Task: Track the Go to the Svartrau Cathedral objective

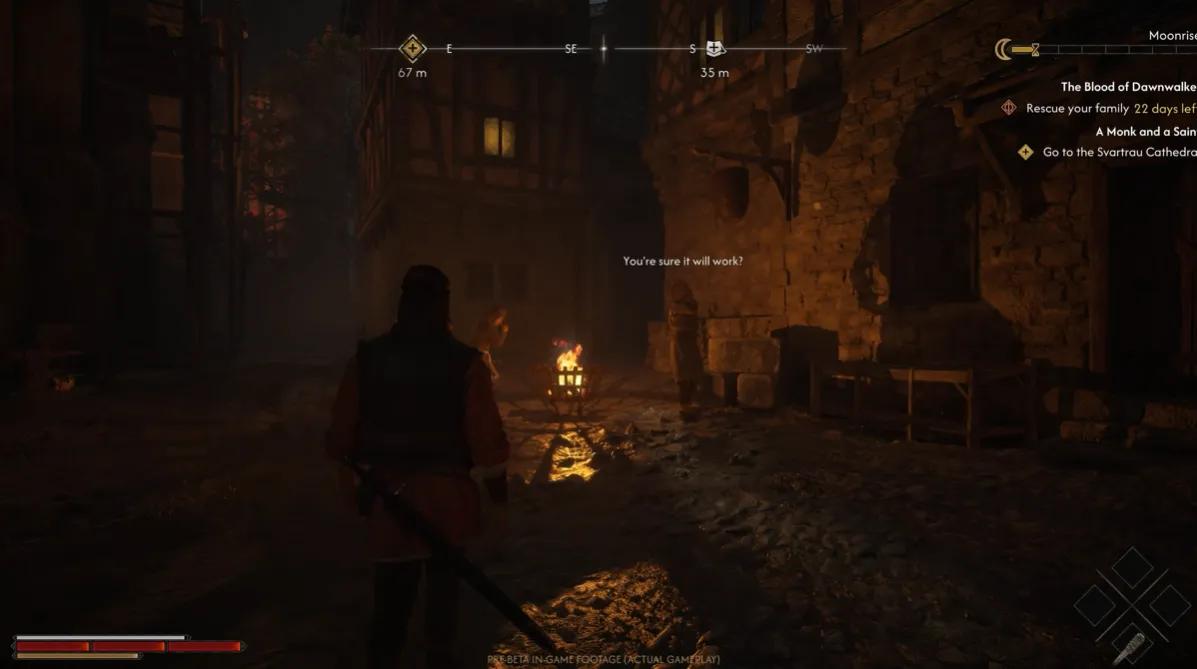Action: tap(1118, 152)
